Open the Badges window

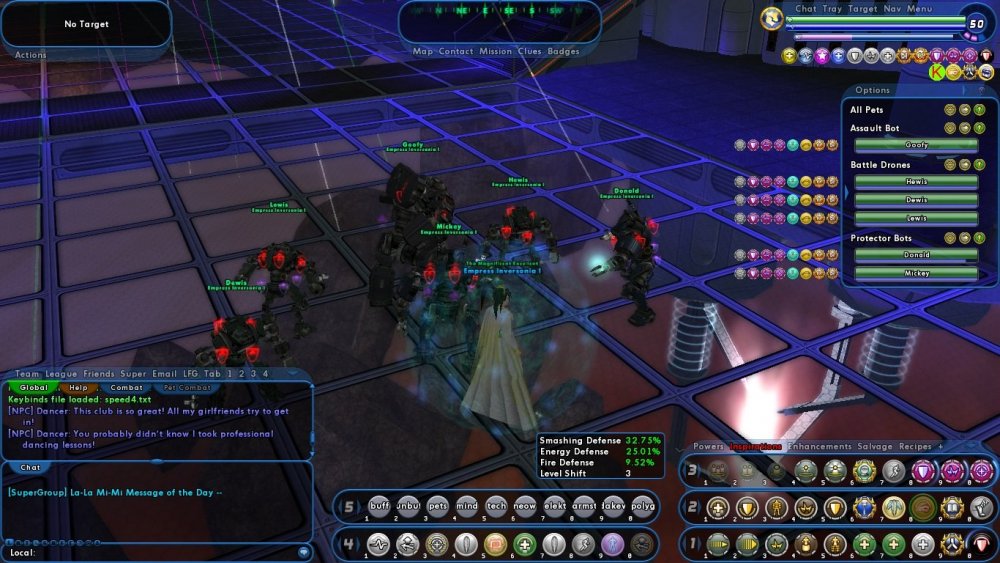pyautogui.click(x=563, y=52)
